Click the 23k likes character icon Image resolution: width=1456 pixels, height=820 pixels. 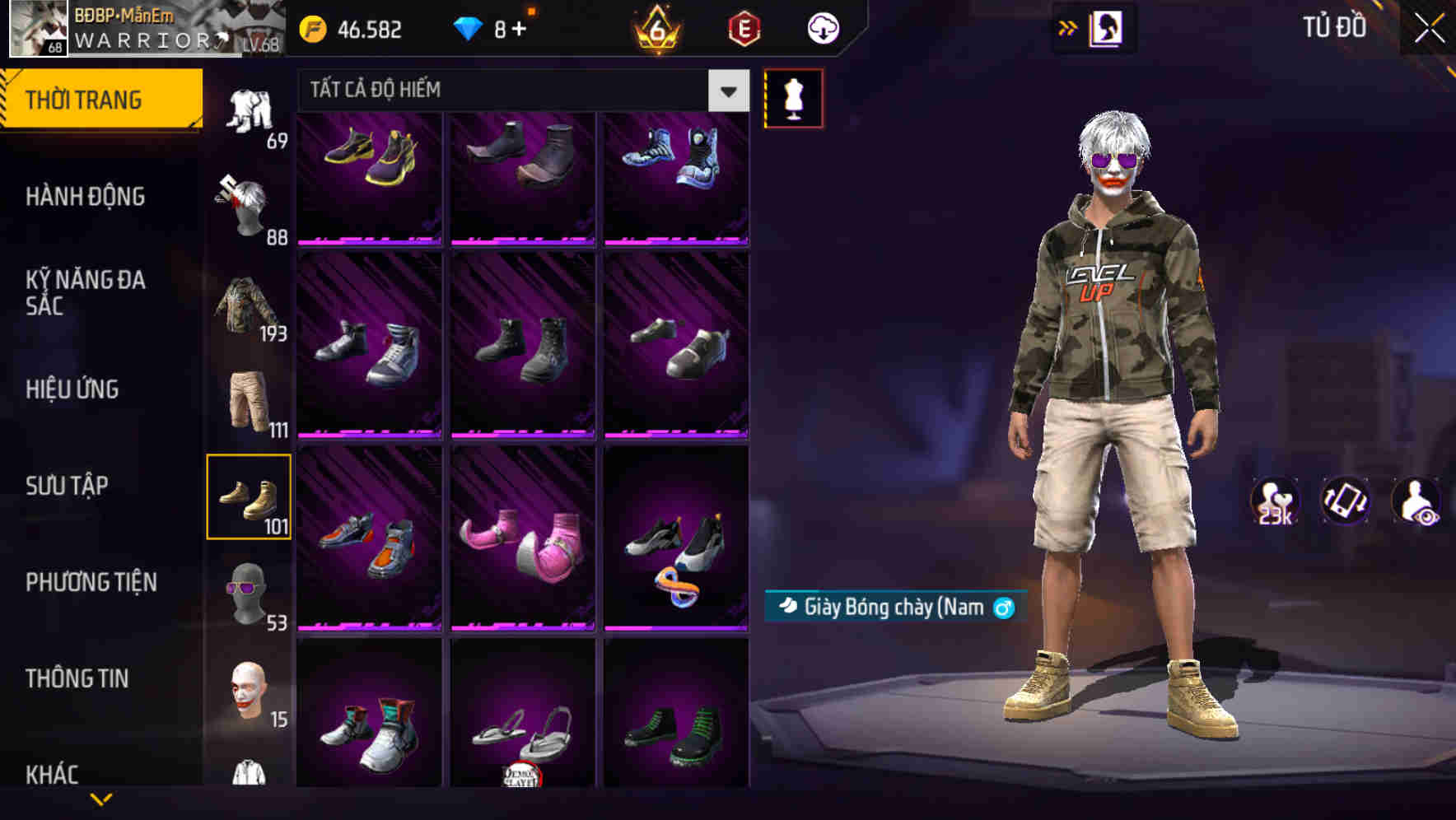click(1273, 502)
